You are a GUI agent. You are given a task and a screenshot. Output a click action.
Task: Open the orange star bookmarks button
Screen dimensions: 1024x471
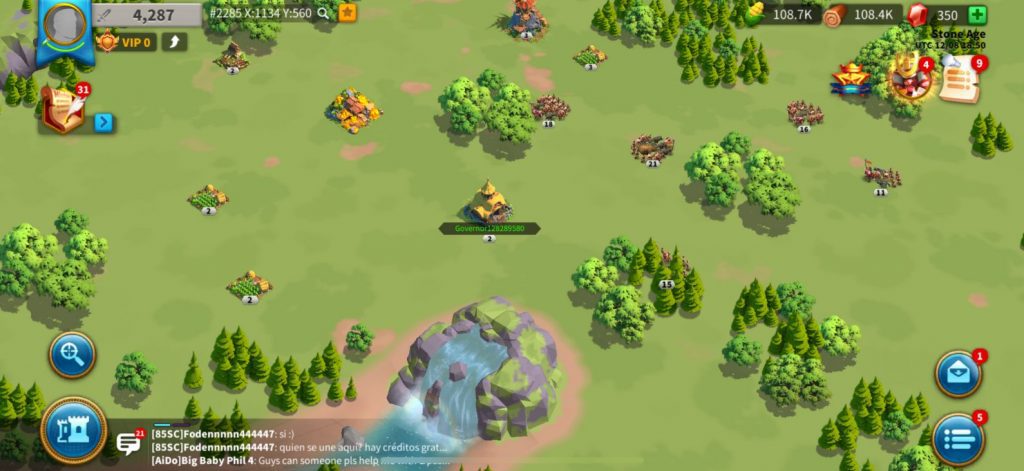[348, 13]
